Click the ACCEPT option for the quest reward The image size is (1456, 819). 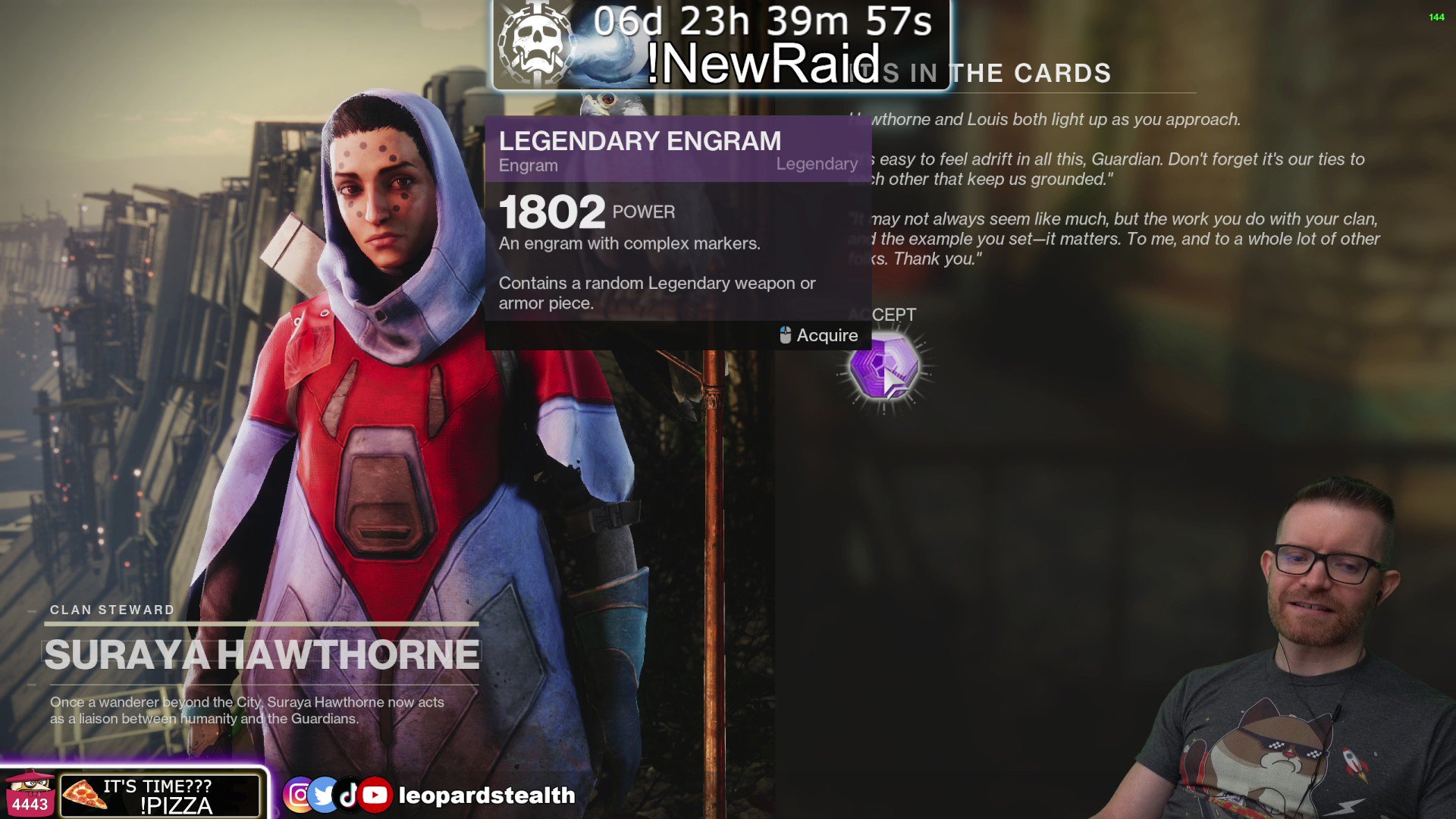point(883,313)
